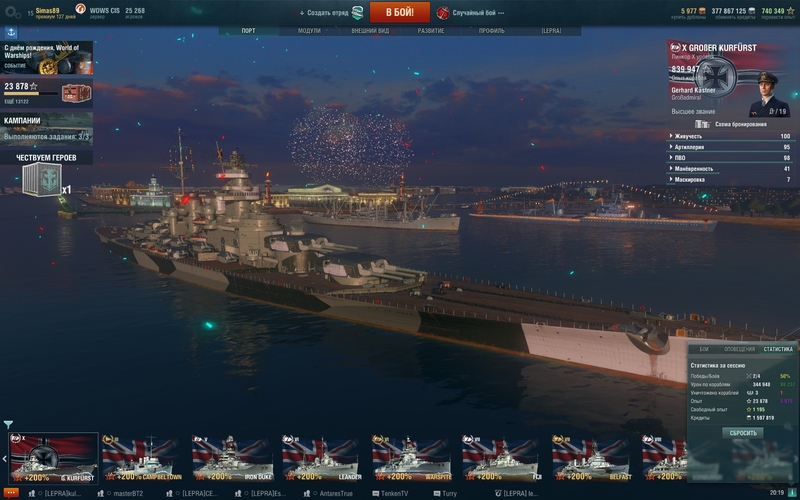Open the ВНЕШНИЙ ВИД tab
Viewport: 800px width, 500px height.
tap(370, 31)
